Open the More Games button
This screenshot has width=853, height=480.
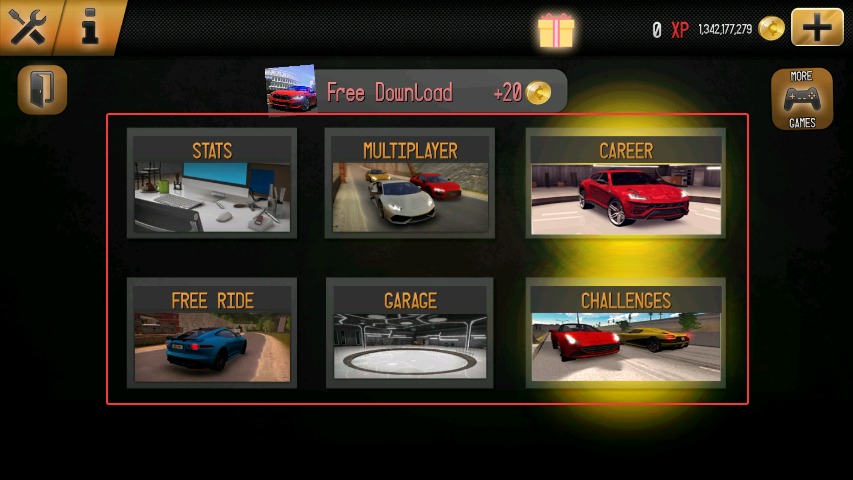point(801,99)
